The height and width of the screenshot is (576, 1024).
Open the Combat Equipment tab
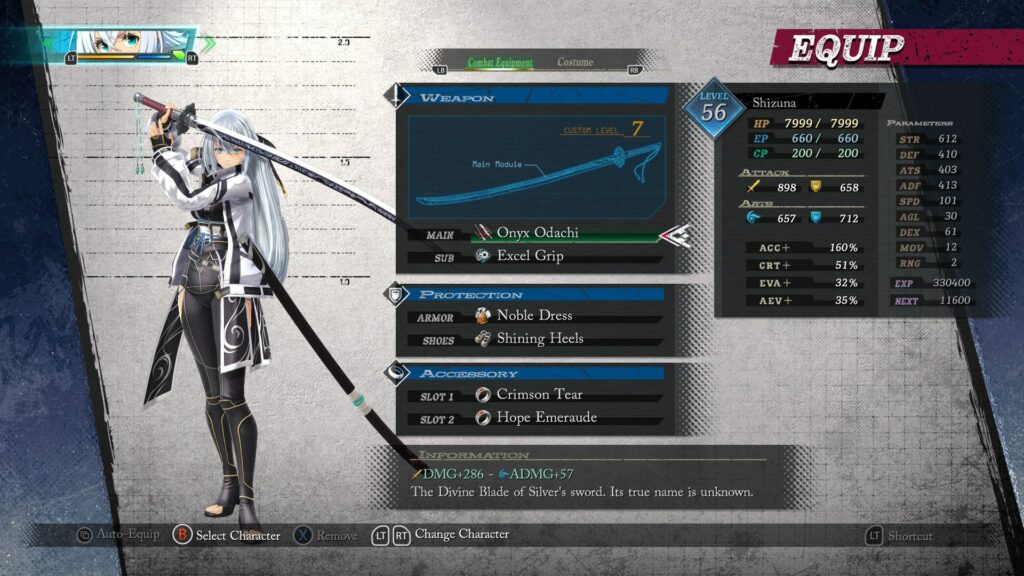point(500,62)
